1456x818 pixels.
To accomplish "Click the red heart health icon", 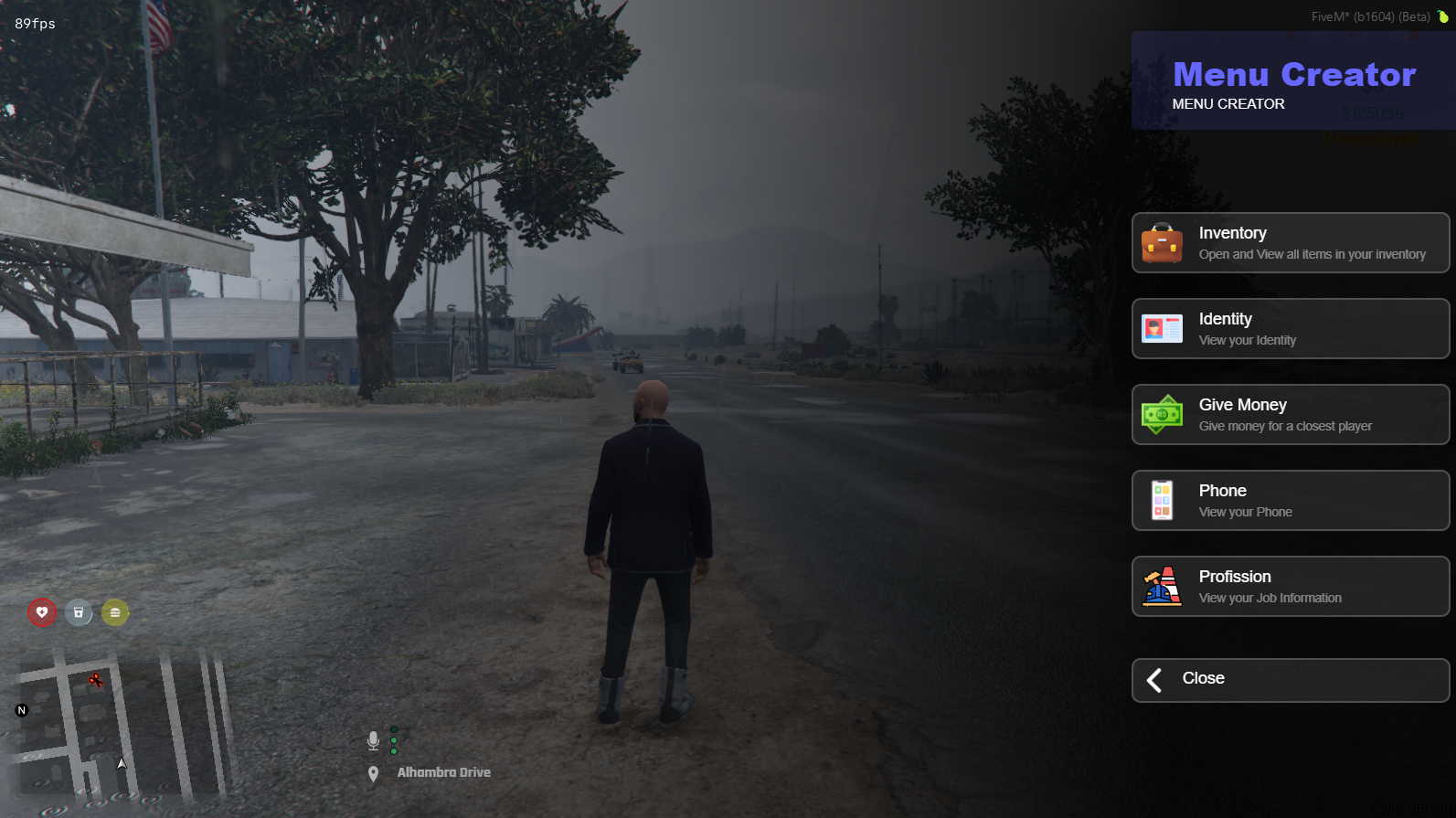I will [x=42, y=612].
